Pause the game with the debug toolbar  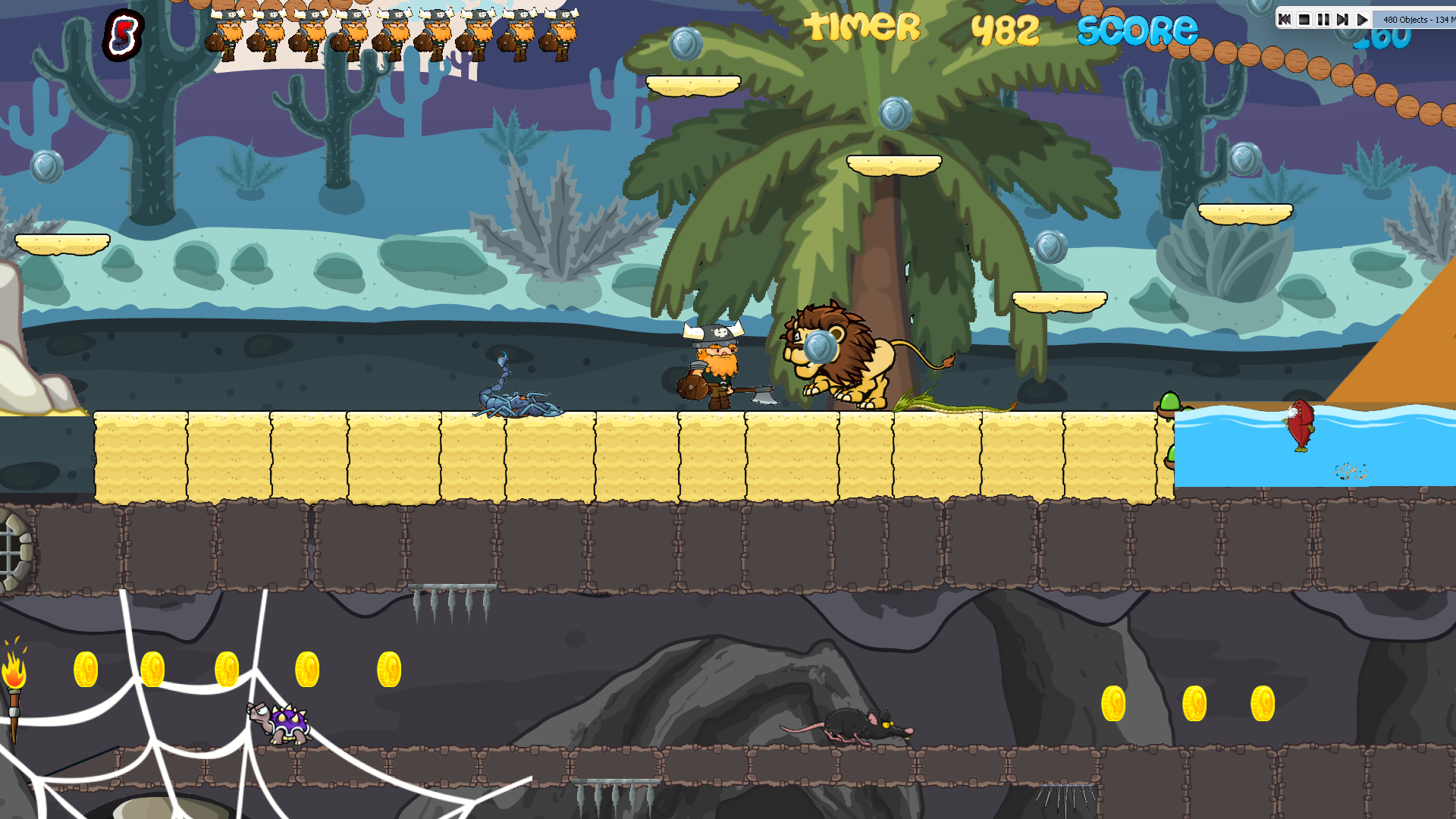pos(1323,20)
